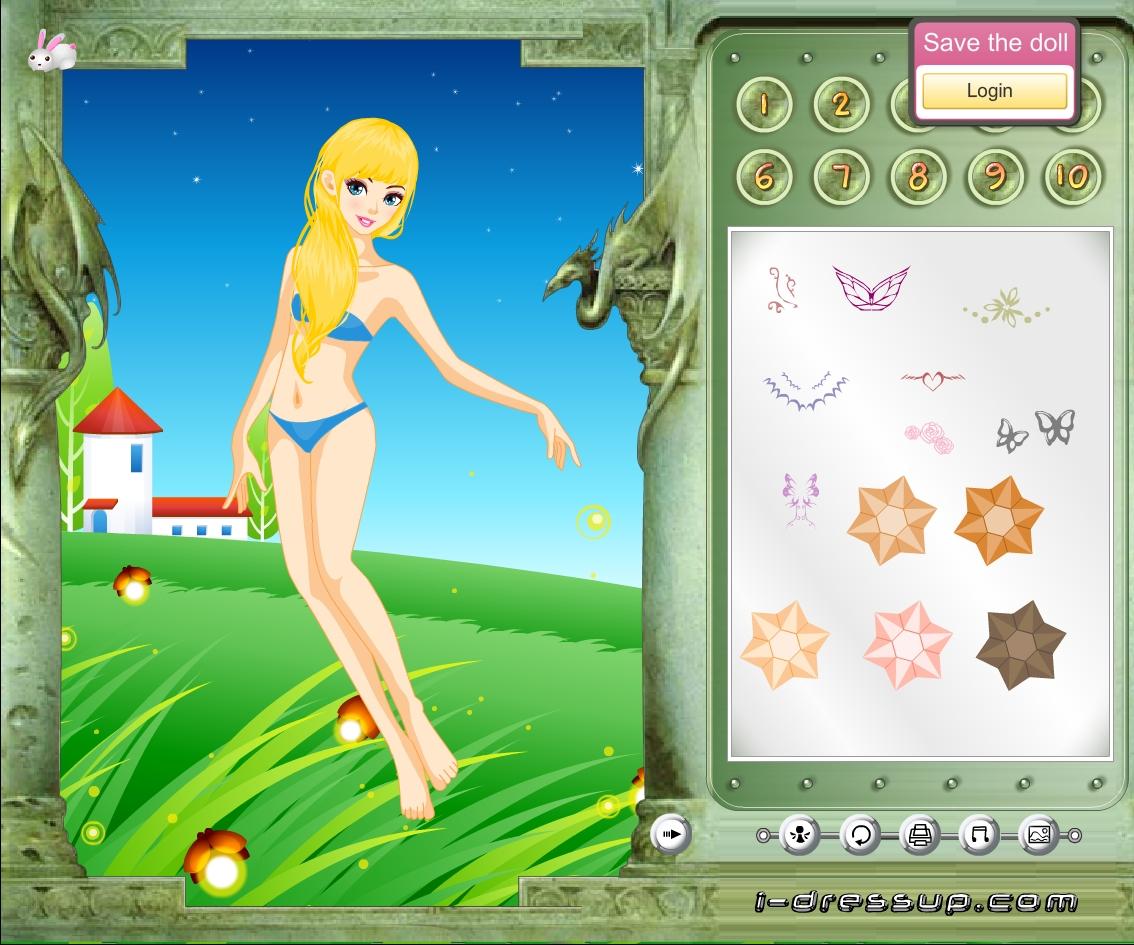Pick the dark brown star ornament

(1021, 647)
